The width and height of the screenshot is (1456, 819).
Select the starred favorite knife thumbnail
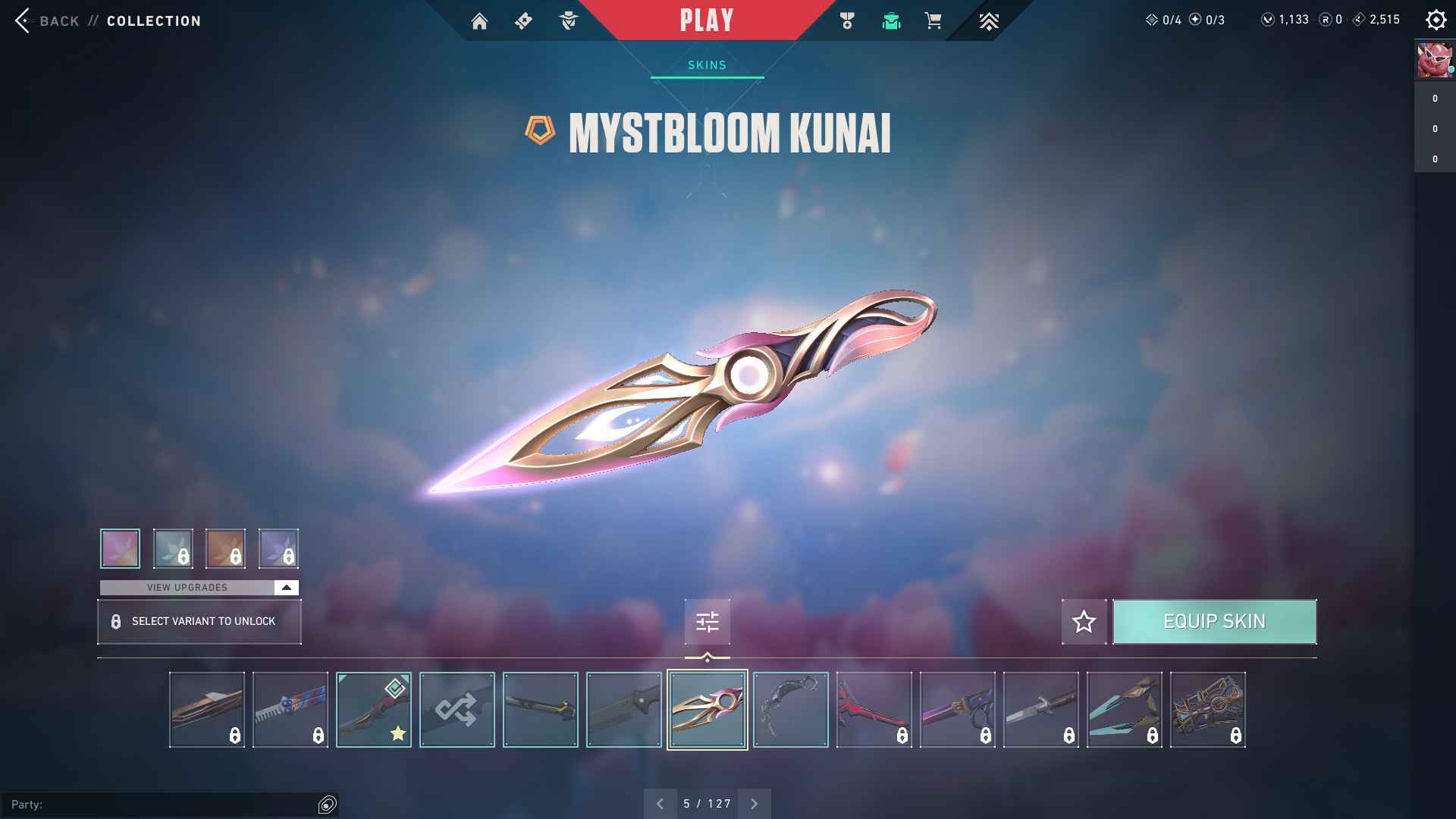tap(373, 710)
